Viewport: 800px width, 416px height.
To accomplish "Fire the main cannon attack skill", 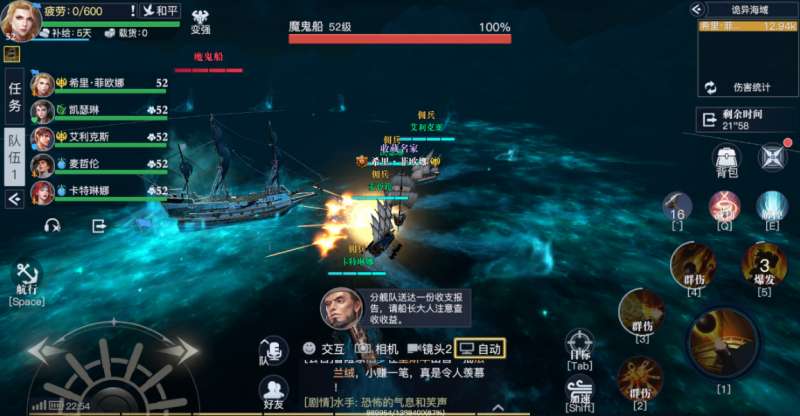I will coord(722,343).
